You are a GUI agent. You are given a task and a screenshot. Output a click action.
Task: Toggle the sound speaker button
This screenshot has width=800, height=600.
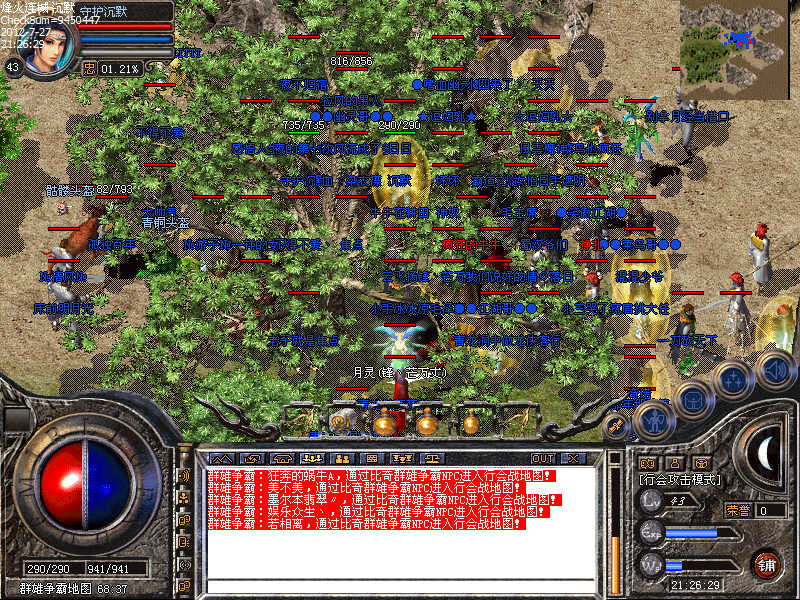[x=775, y=368]
